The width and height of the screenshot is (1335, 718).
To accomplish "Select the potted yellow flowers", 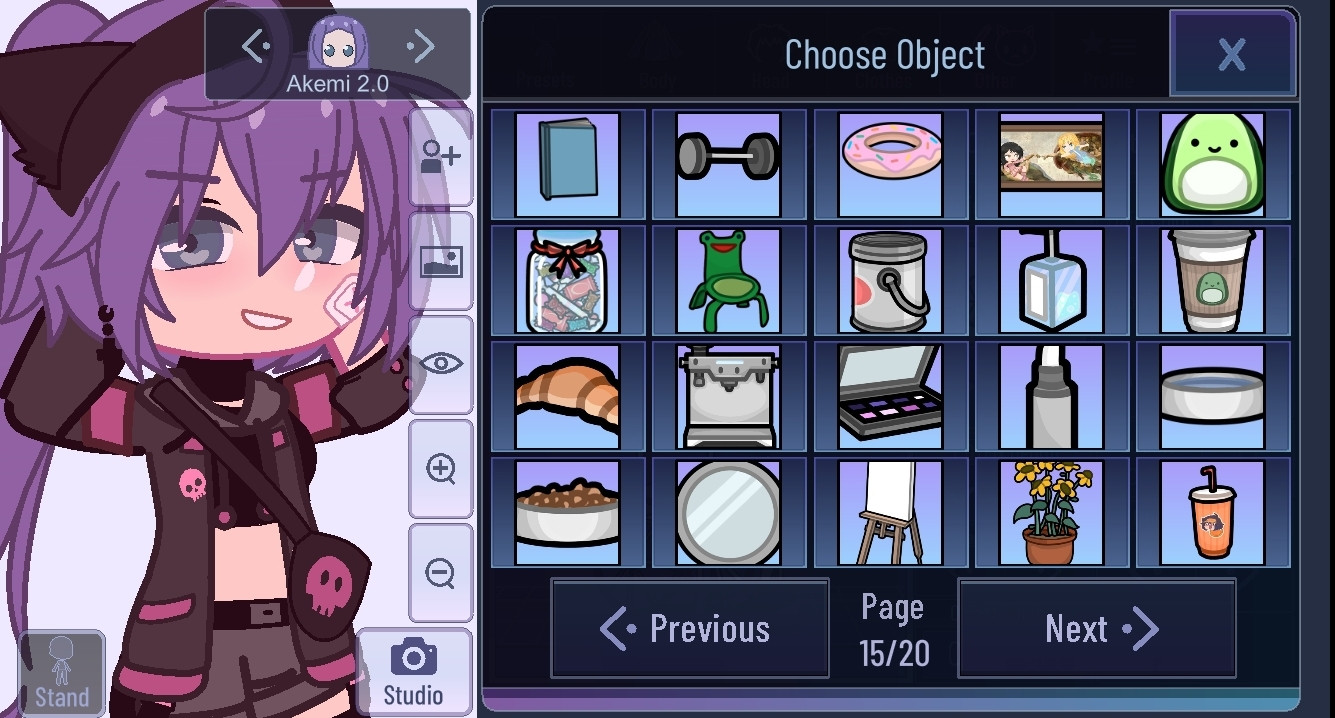I will (1051, 513).
